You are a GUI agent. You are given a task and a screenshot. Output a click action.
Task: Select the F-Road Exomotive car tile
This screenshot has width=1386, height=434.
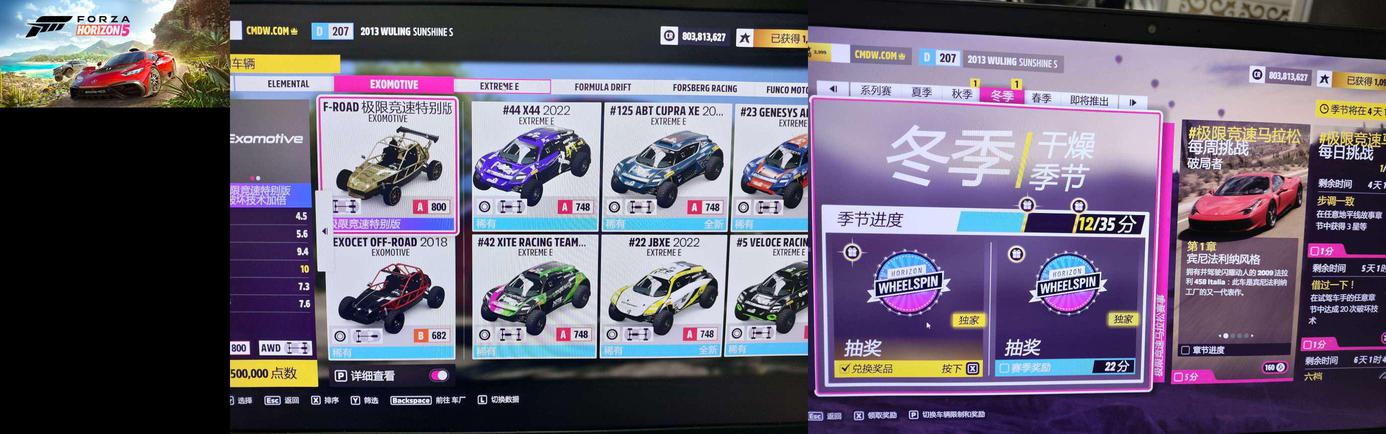pyautogui.click(x=387, y=164)
